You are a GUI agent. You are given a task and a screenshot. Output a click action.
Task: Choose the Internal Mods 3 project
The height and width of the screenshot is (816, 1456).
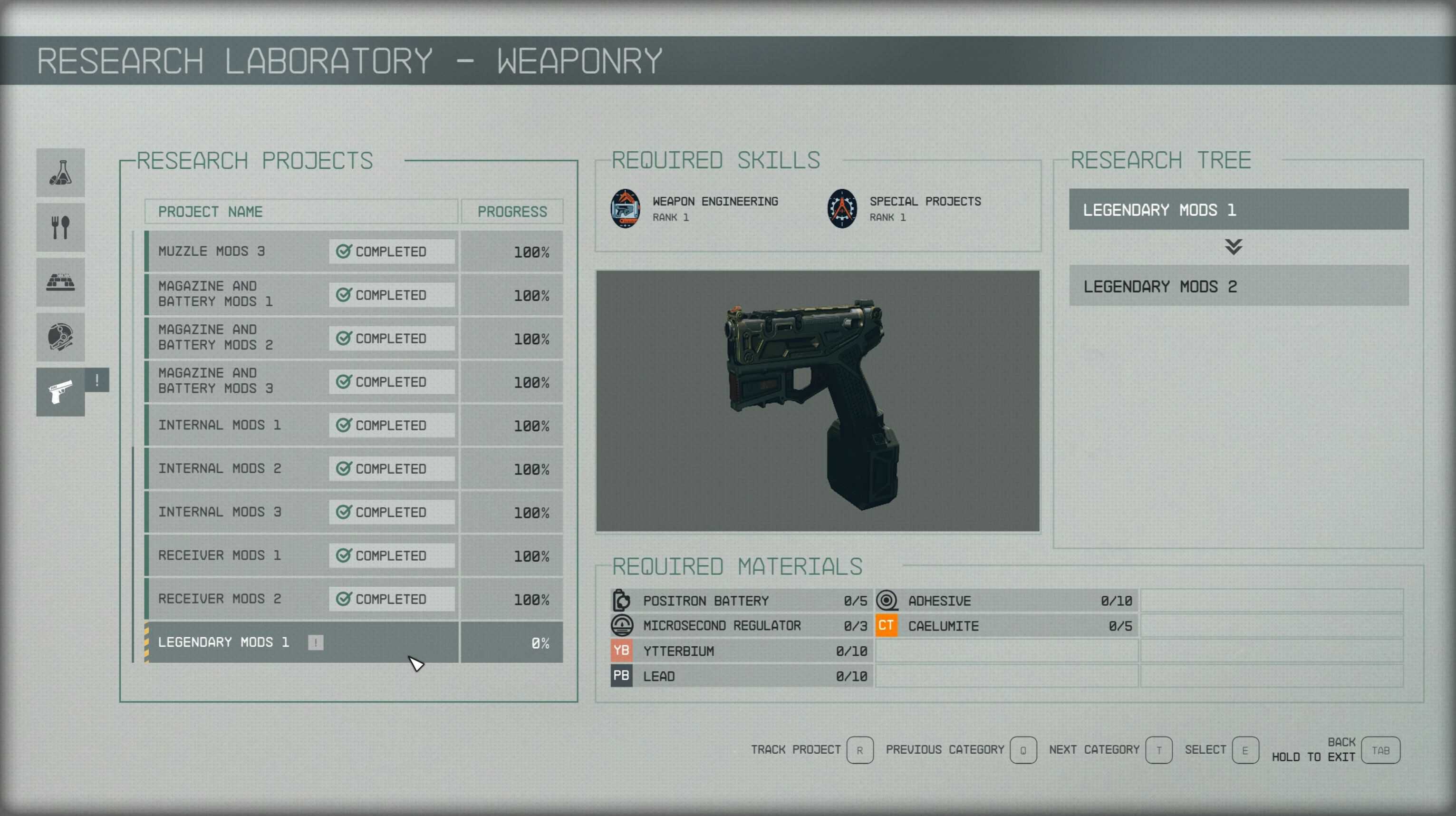[302, 512]
